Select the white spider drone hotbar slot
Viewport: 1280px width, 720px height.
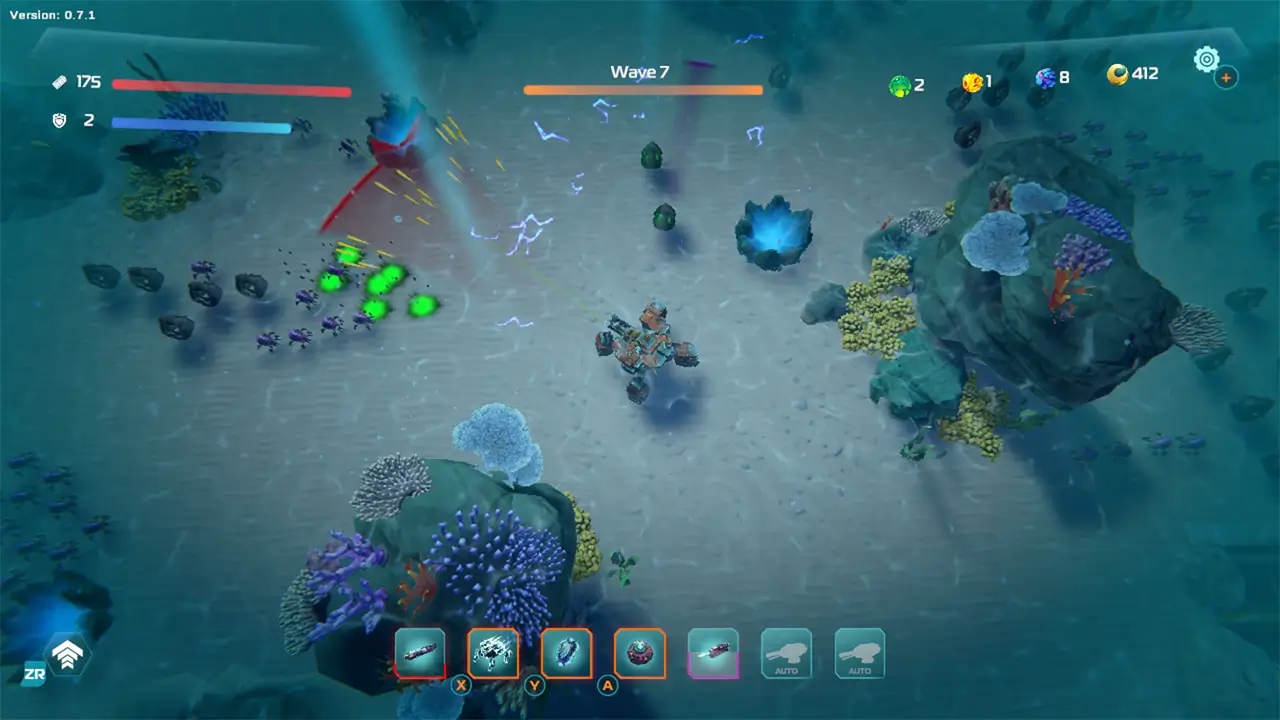point(493,653)
